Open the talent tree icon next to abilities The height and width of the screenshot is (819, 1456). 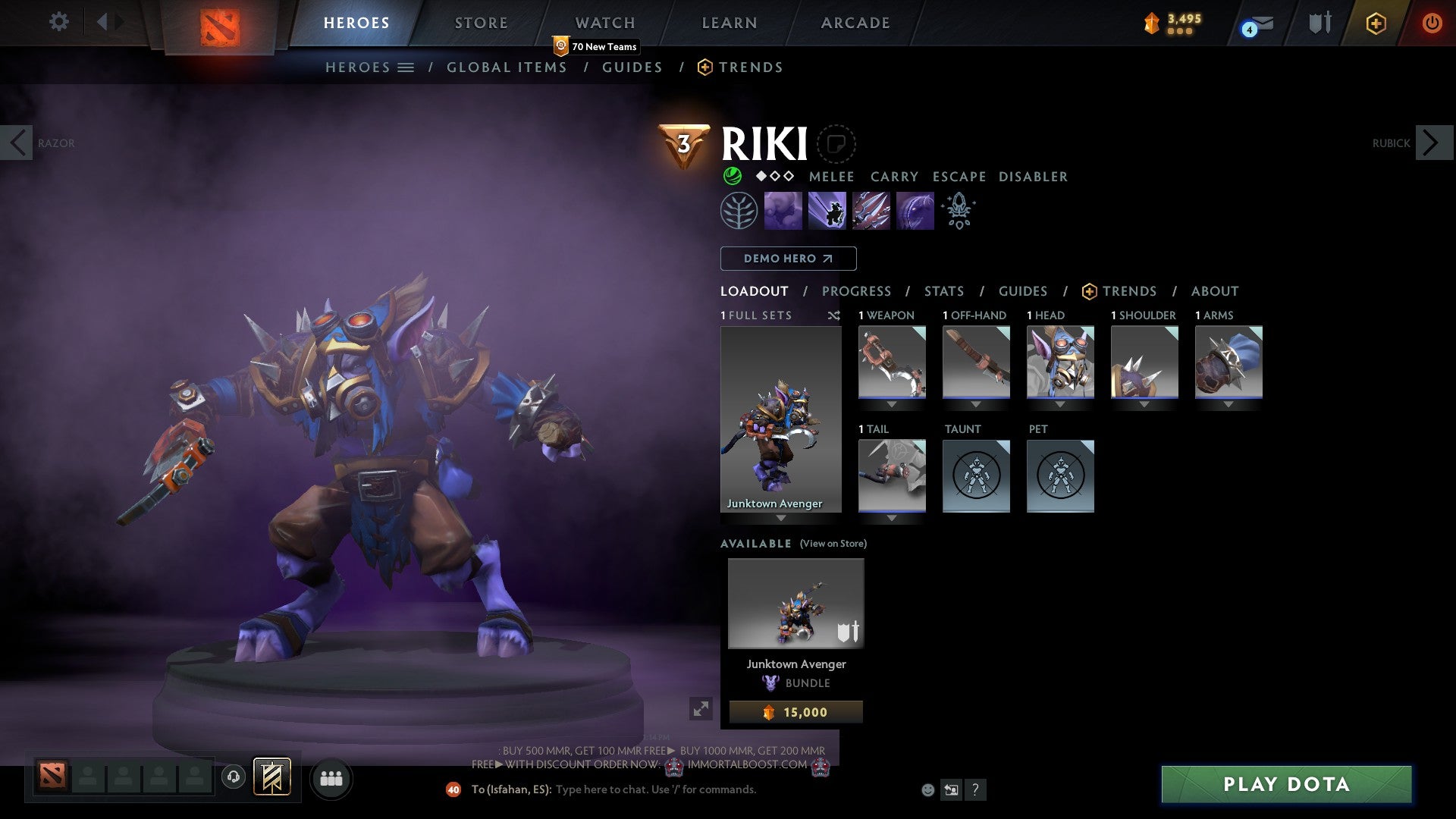point(739,210)
